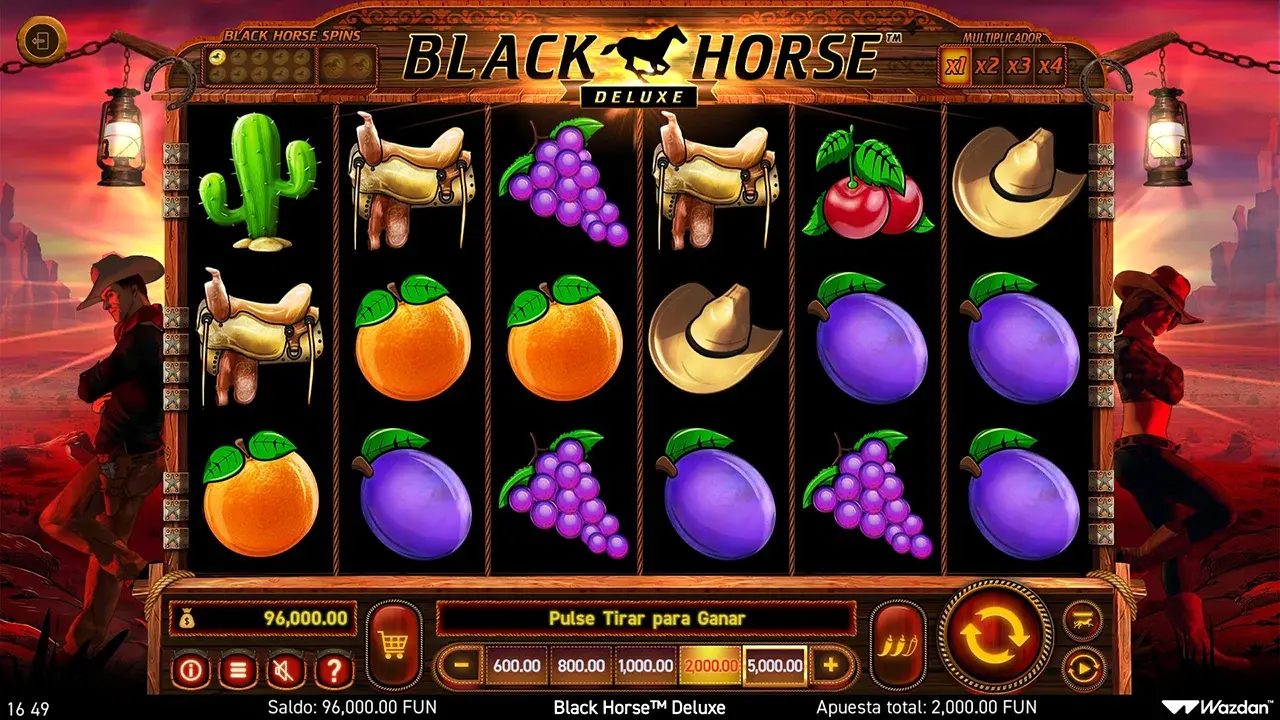Image resolution: width=1280 pixels, height=720 pixels.
Task: Open the three-line menu button
Action: (x=238, y=670)
